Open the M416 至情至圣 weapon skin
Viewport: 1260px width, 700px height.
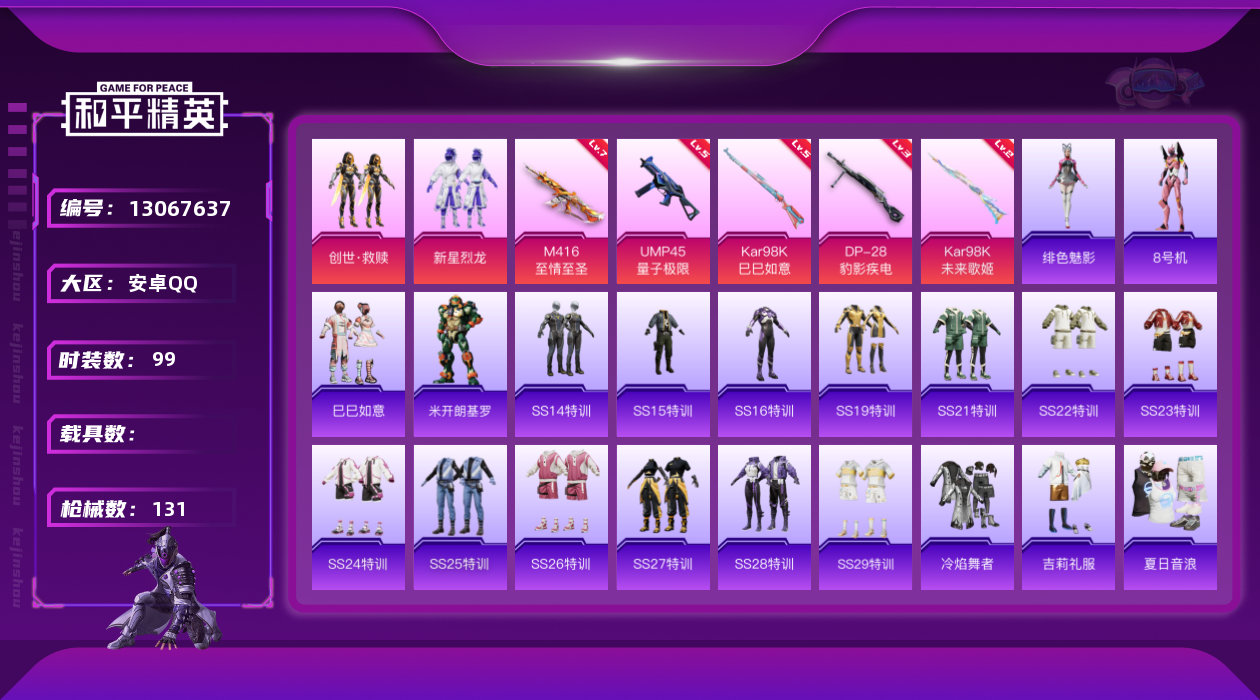point(562,211)
